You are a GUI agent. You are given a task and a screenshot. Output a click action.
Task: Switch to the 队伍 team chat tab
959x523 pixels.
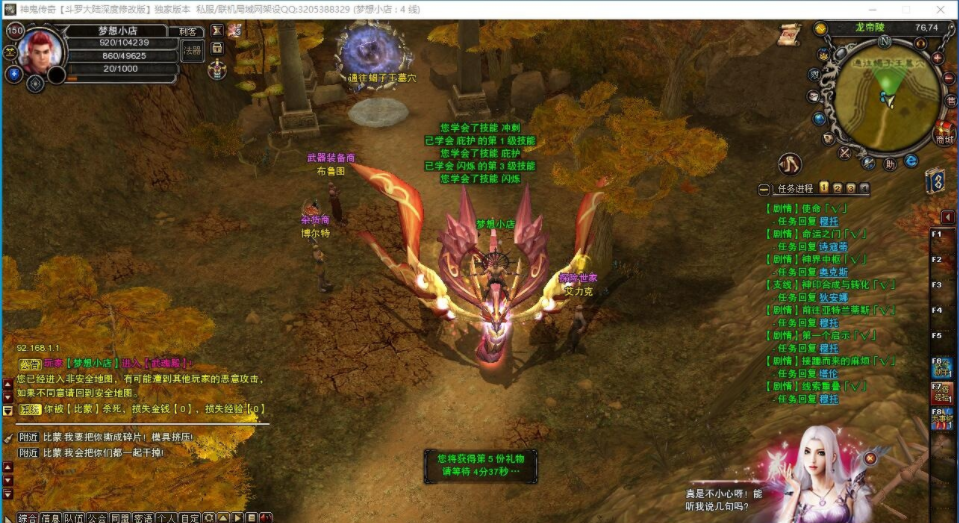[x=74, y=518]
